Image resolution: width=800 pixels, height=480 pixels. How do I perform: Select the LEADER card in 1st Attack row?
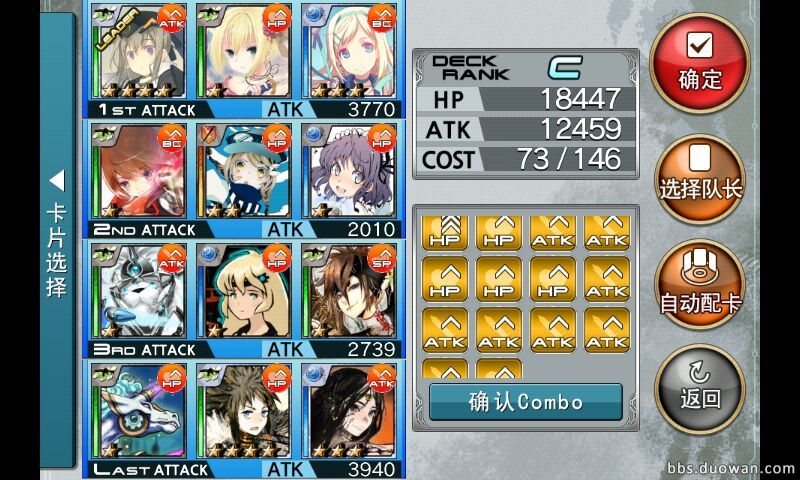click(138, 50)
